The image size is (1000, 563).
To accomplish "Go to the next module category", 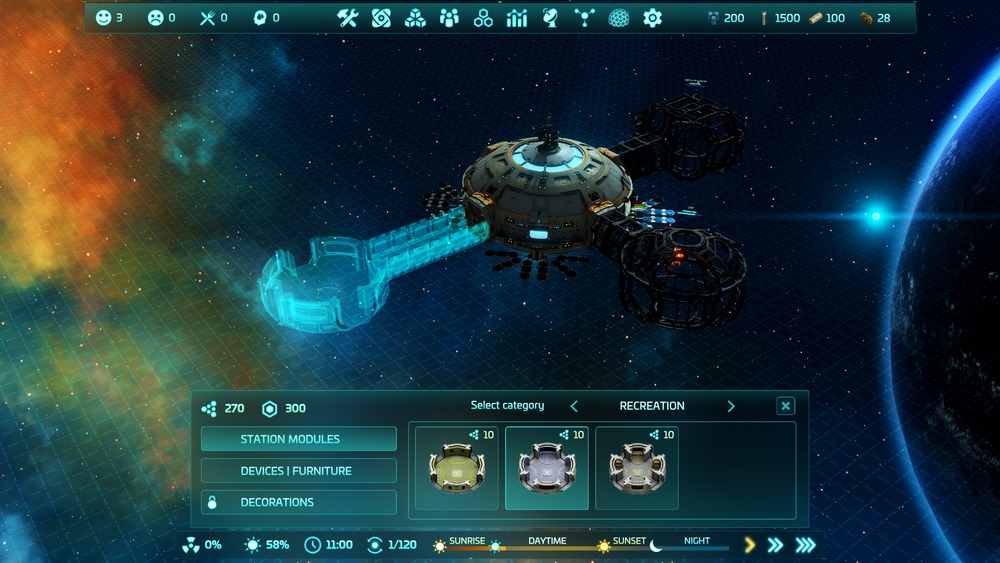I will pyautogui.click(x=731, y=406).
